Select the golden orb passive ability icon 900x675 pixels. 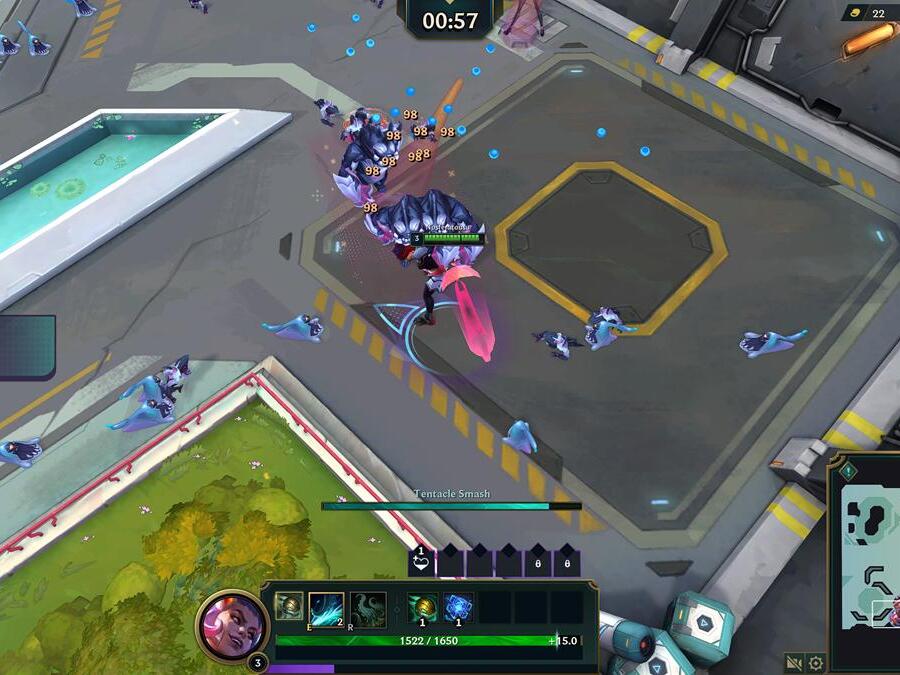[x=290, y=607]
